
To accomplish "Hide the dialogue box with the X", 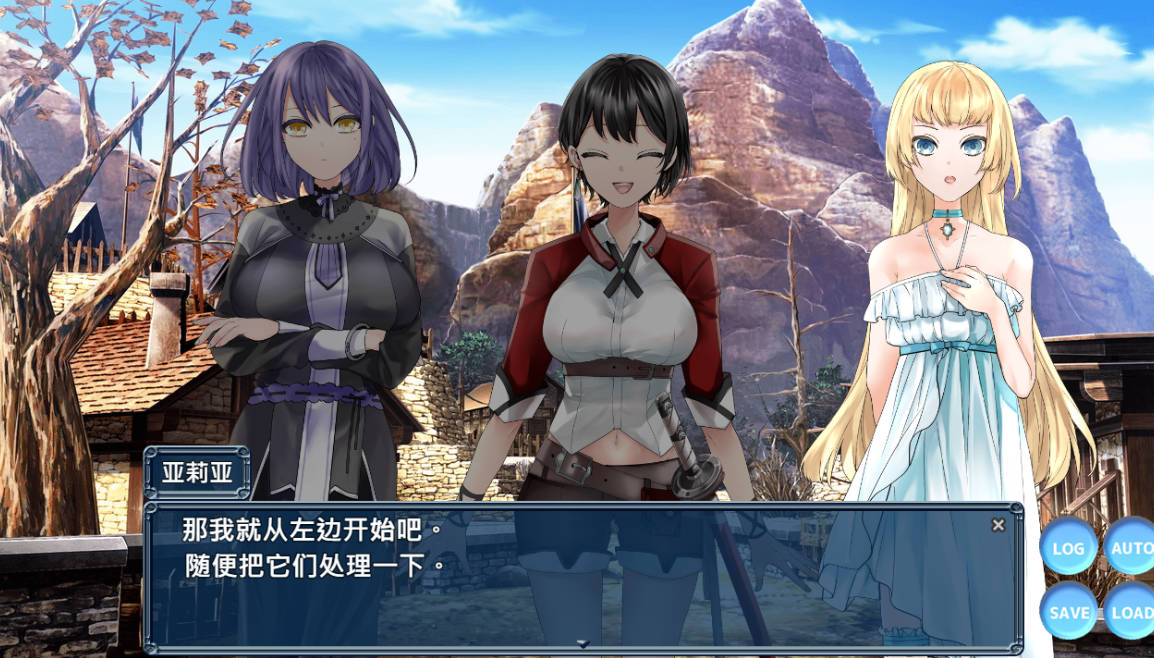I will (x=998, y=525).
